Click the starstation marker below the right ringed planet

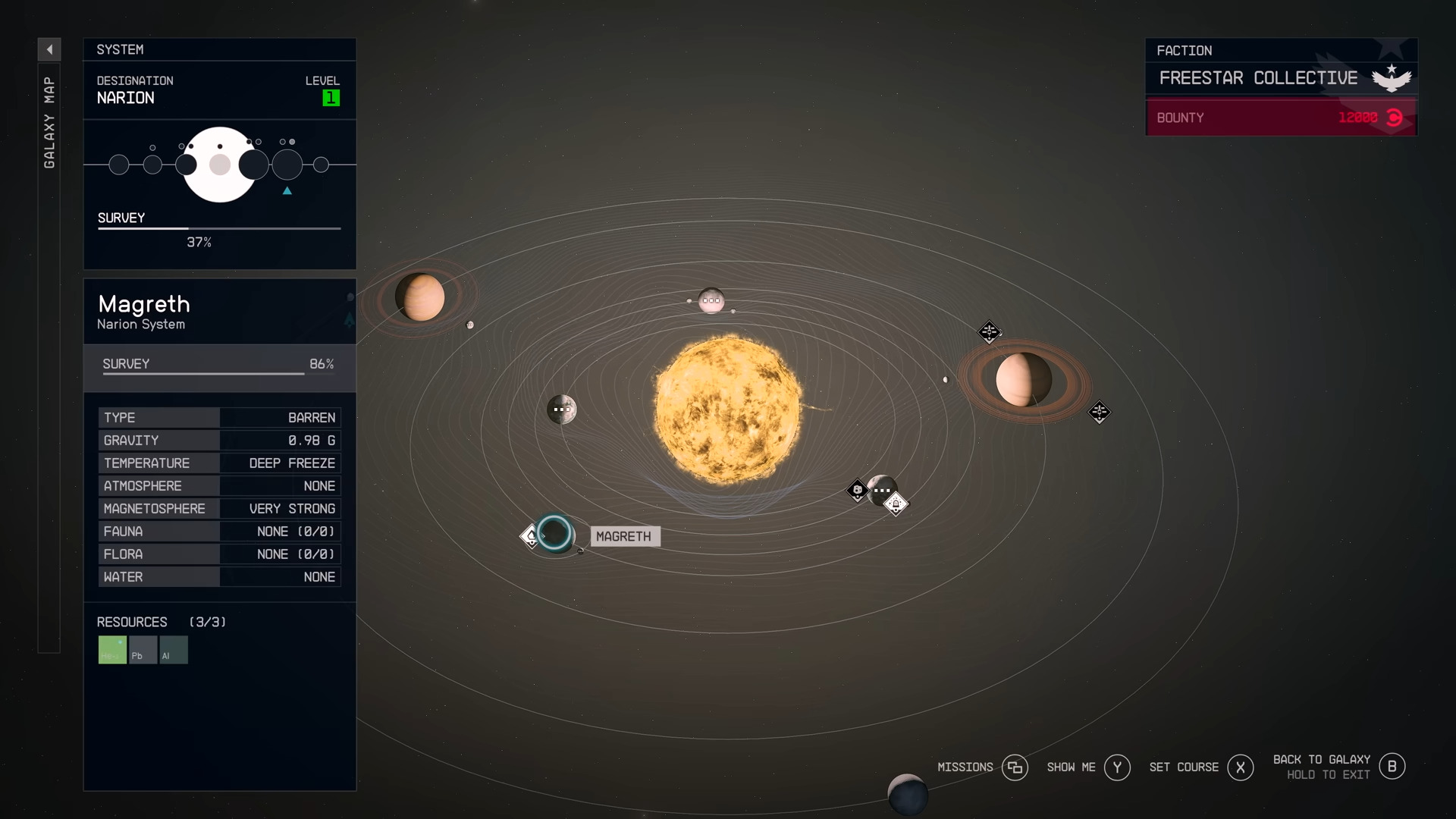pos(1099,412)
